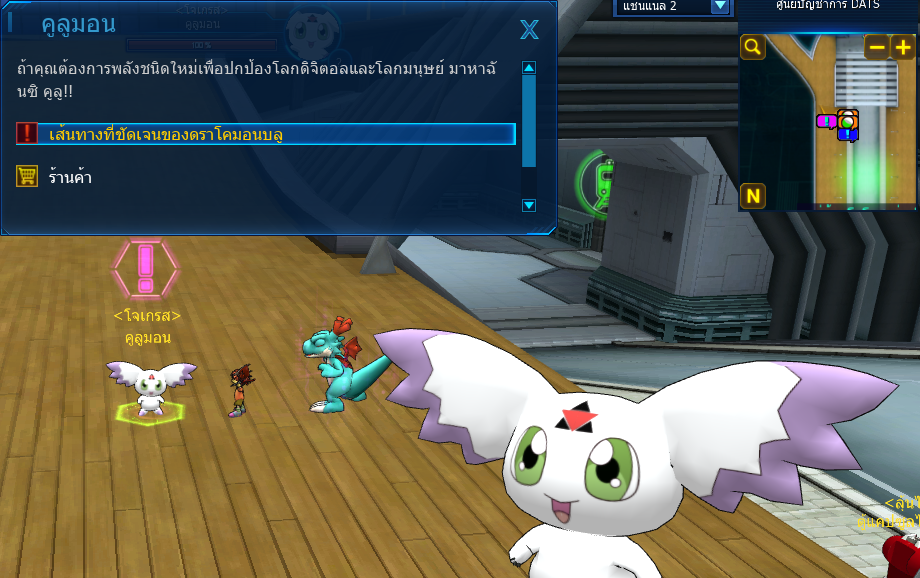Click the minimap magnifying glass button
The width and height of the screenshot is (920, 578).
click(753, 47)
